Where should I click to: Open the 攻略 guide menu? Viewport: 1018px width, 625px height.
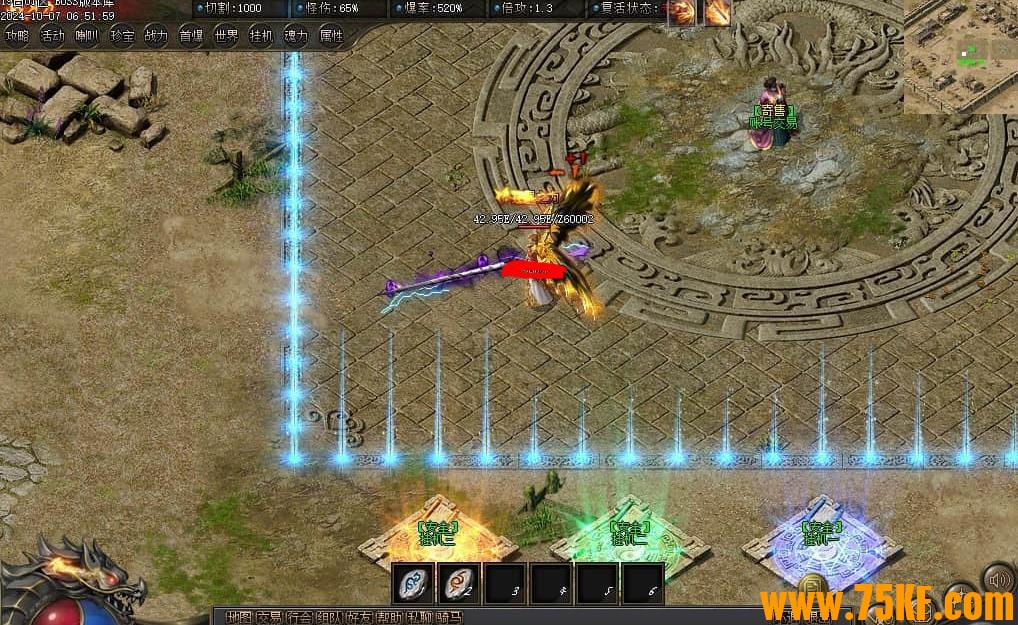tap(17, 36)
